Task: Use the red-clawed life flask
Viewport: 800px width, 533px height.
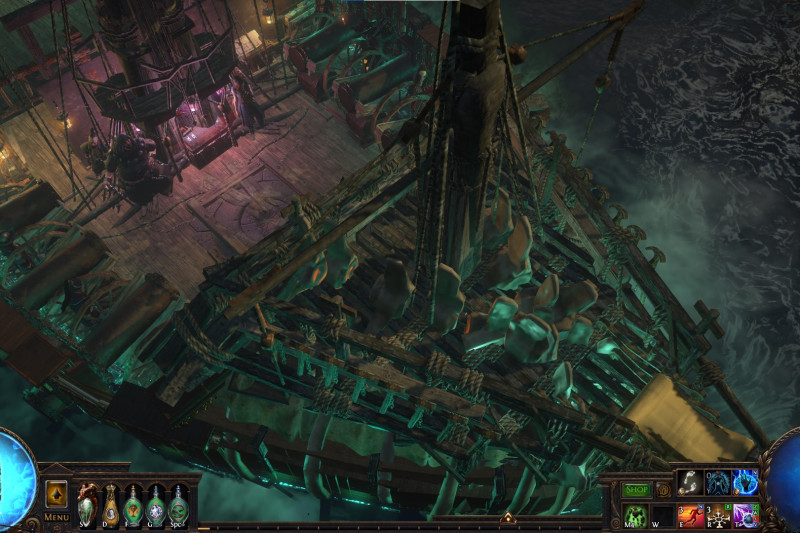Action: point(87,504)
